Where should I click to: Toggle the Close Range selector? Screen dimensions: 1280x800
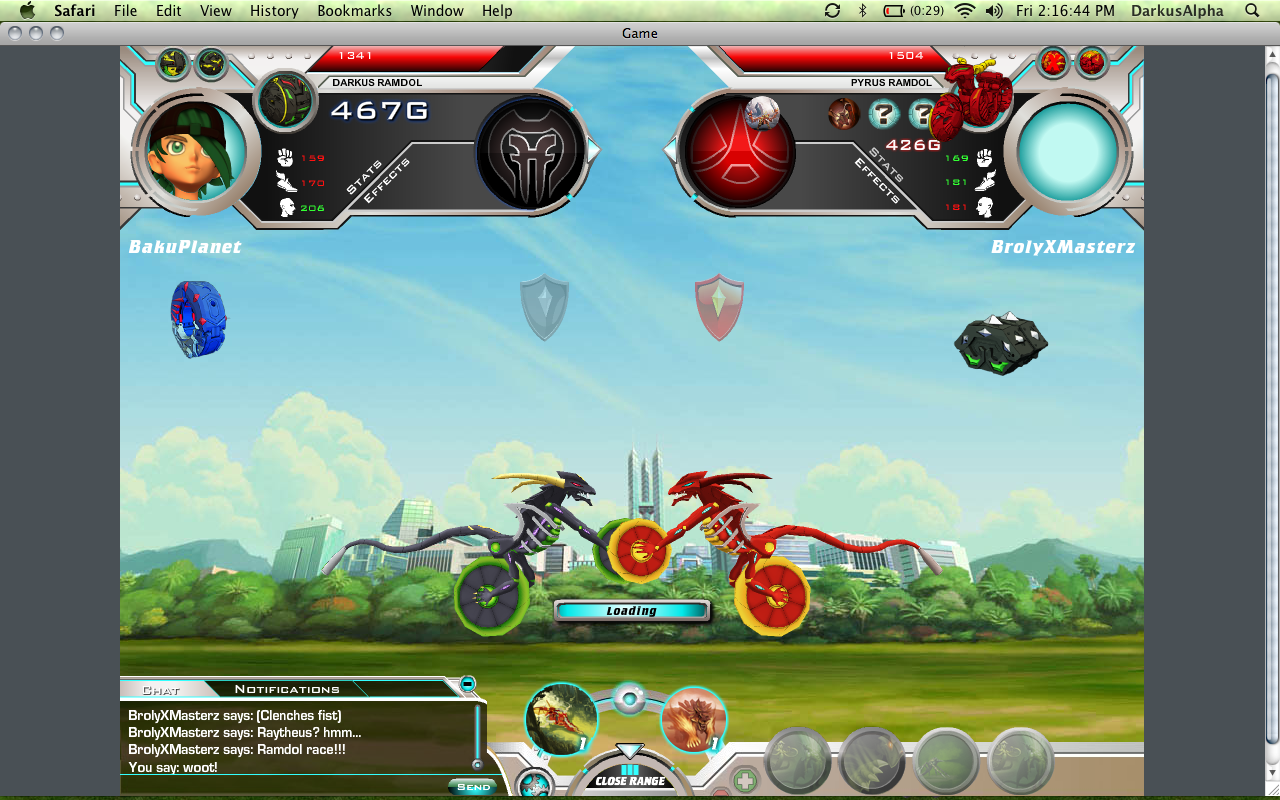[630, 775]
